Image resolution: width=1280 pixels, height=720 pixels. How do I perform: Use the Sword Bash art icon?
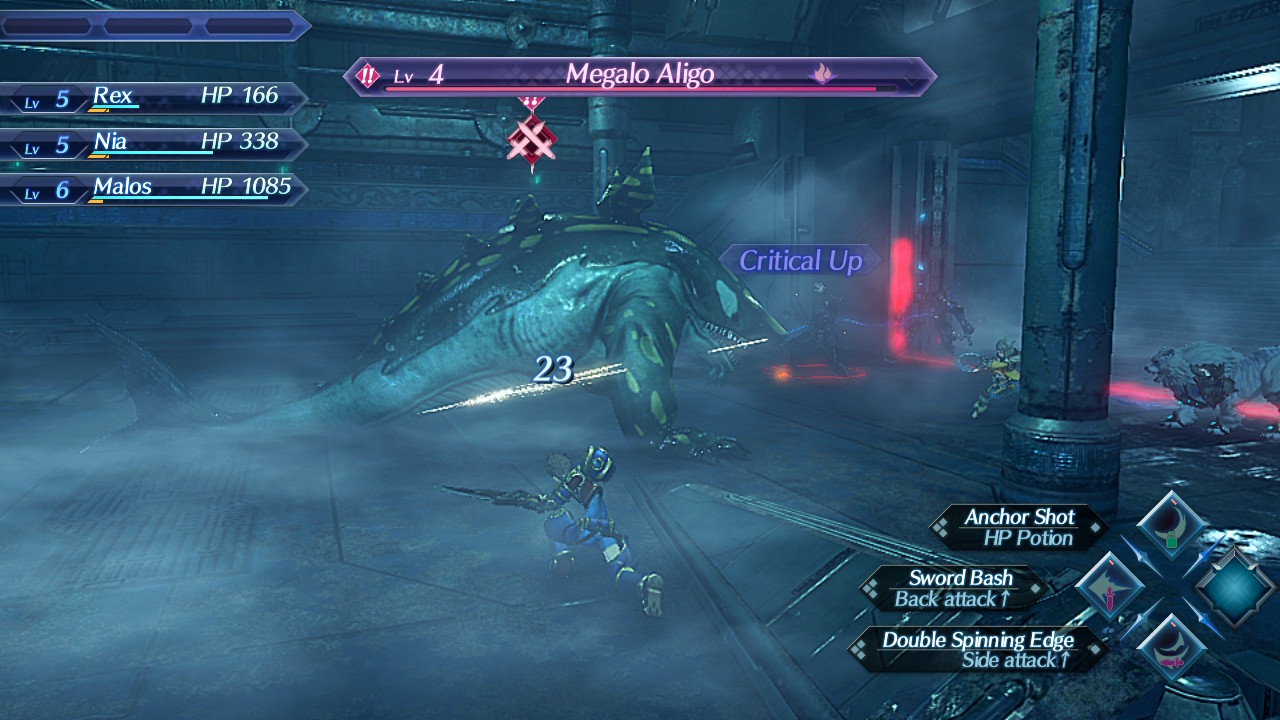(x=1109, y=587)
